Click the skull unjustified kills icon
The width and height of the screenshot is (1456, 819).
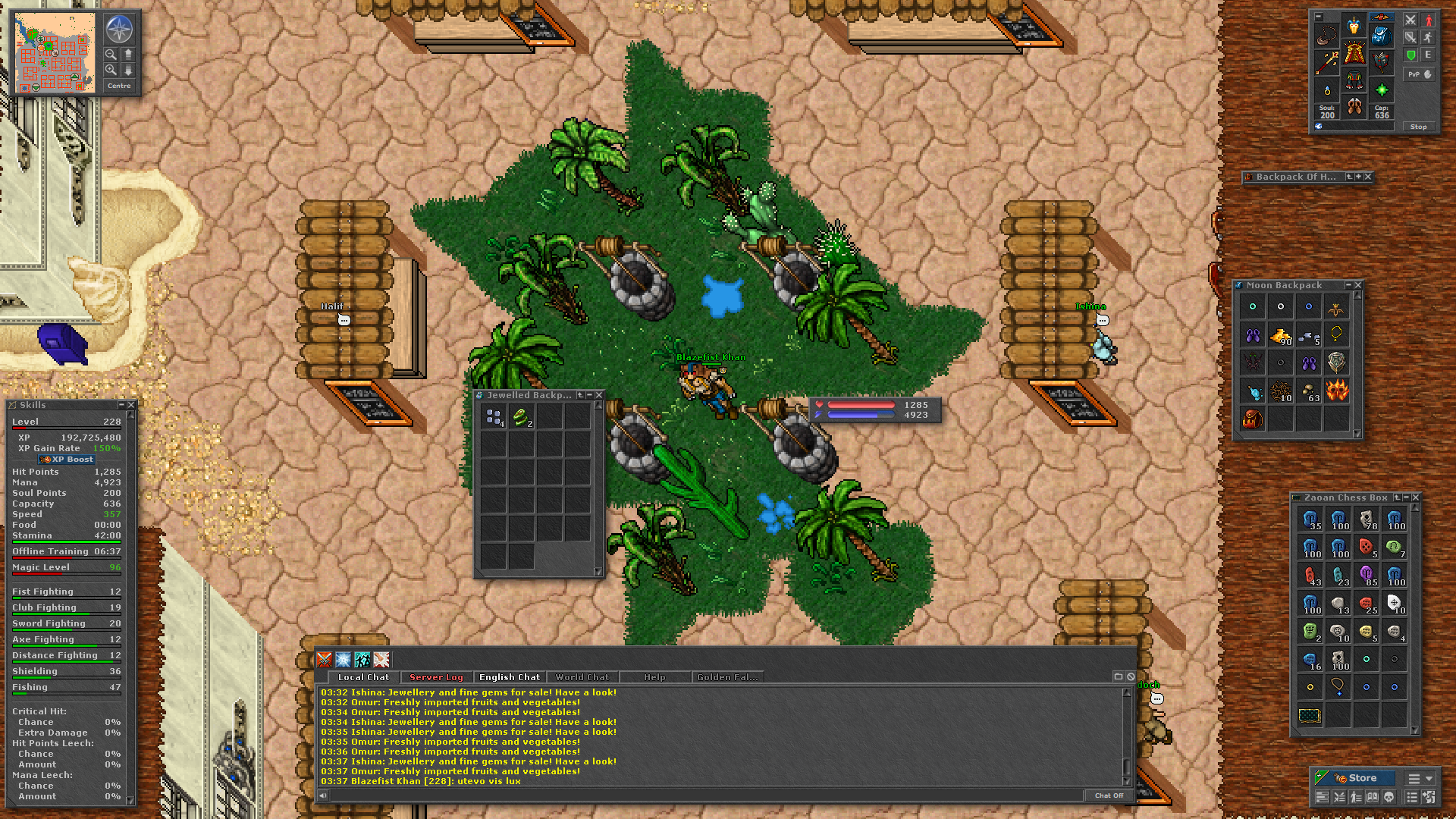tap(1389, 797)
